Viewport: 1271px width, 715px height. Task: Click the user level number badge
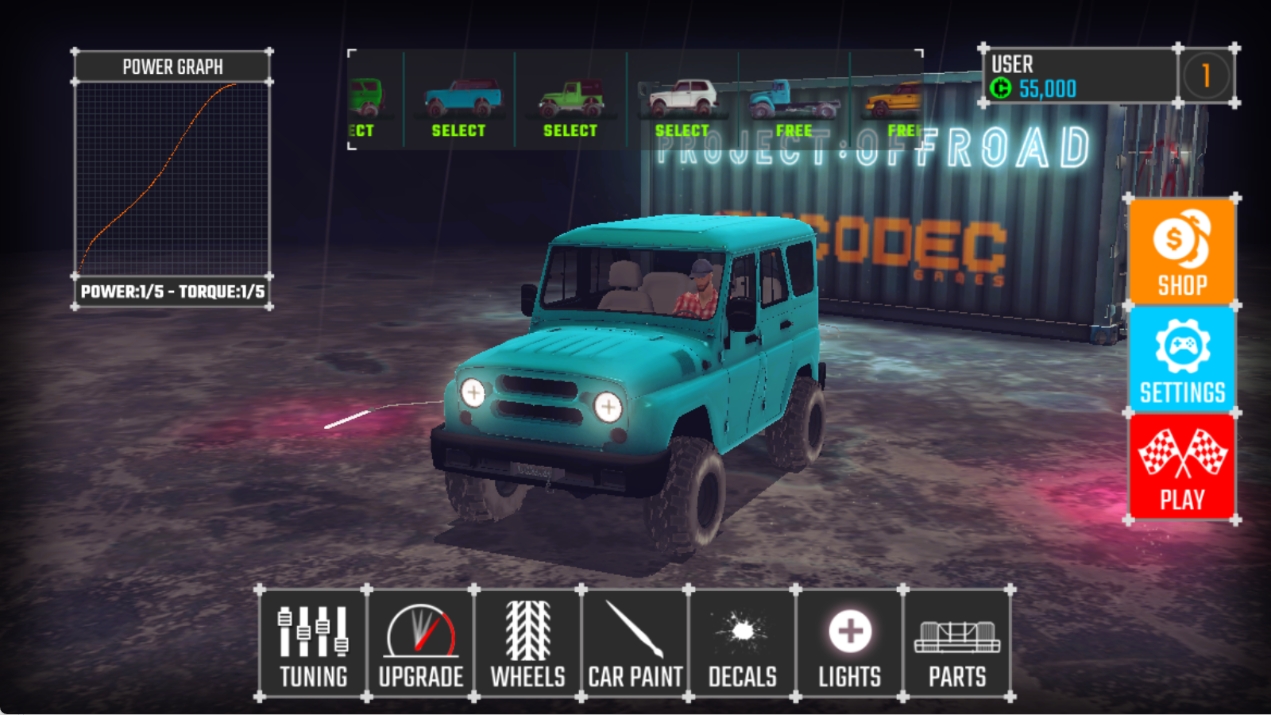pyautogui.click(x=1206, y=75)
